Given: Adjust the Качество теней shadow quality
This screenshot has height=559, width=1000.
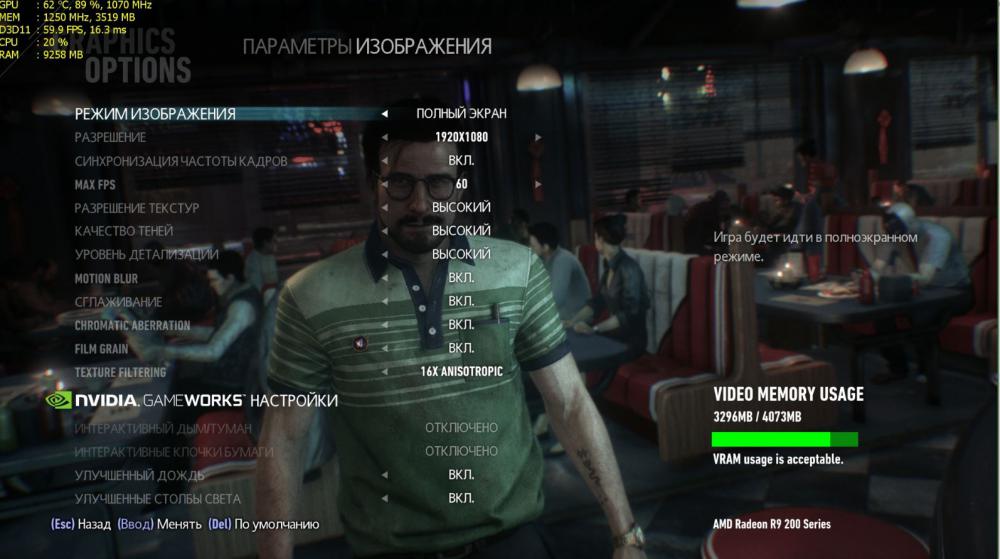Looking at the screenshot, I should tap(116, 231).
